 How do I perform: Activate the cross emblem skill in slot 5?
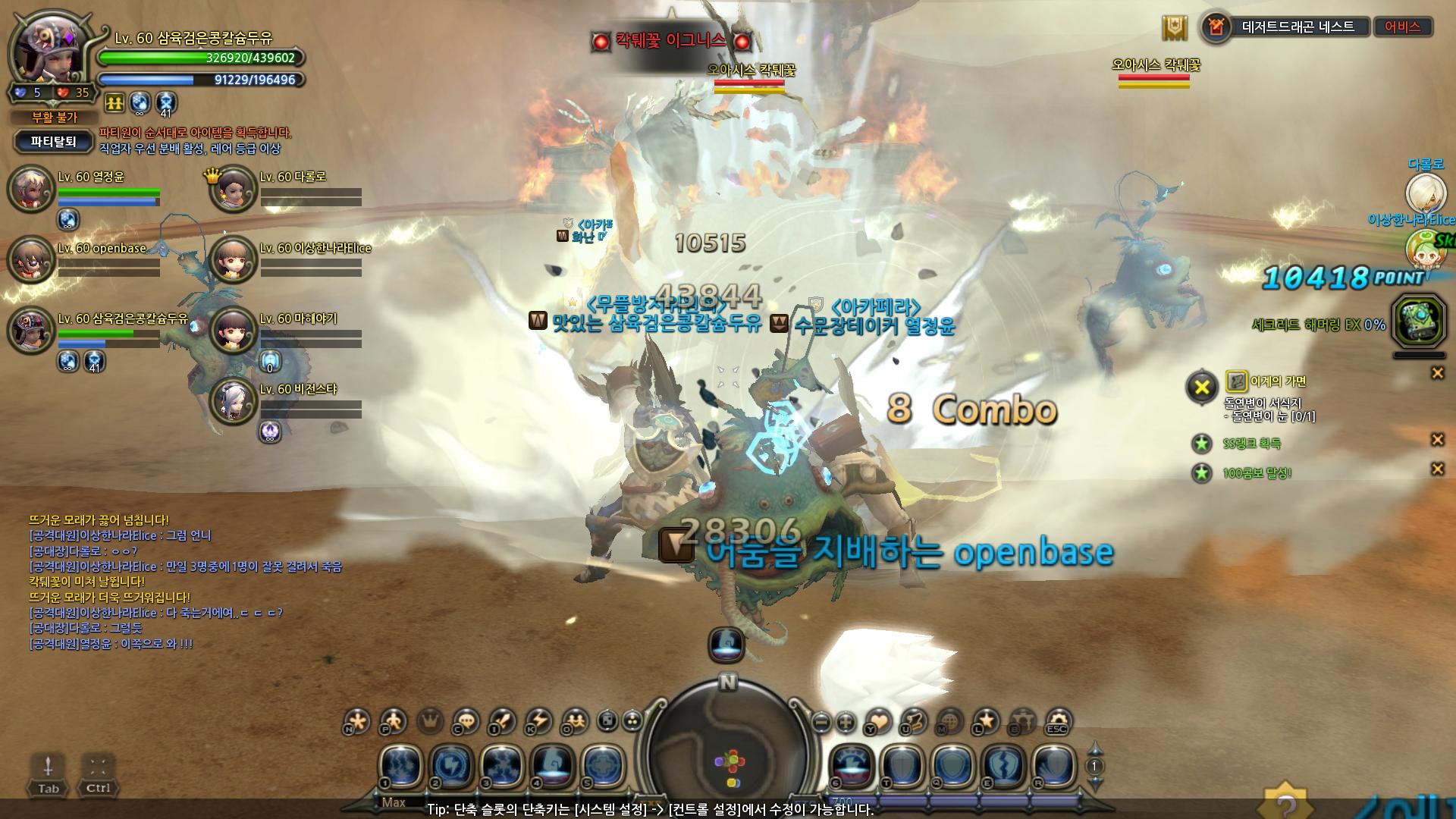point(603,767)
